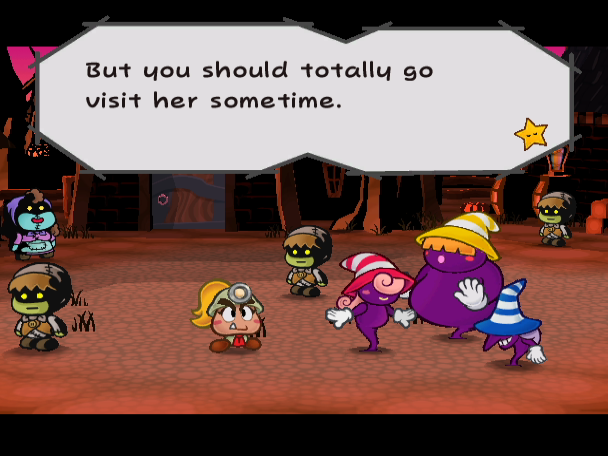Continue the dialogue via the yellow star
608x456 pixels.
pyautogui.click(x=530, y=133)
